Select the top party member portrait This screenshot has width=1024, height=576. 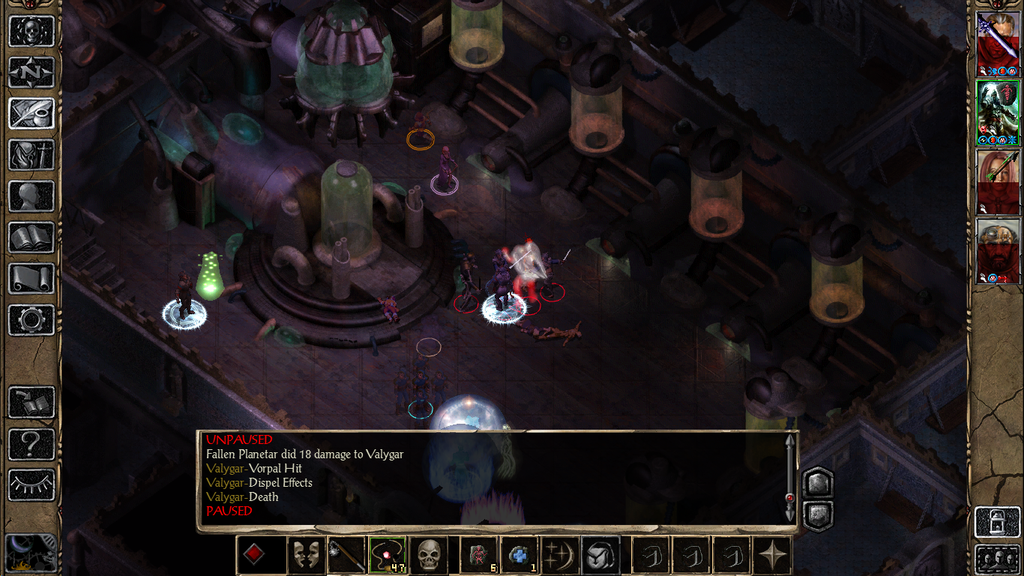pyautogui.click(x=997, y=44)
